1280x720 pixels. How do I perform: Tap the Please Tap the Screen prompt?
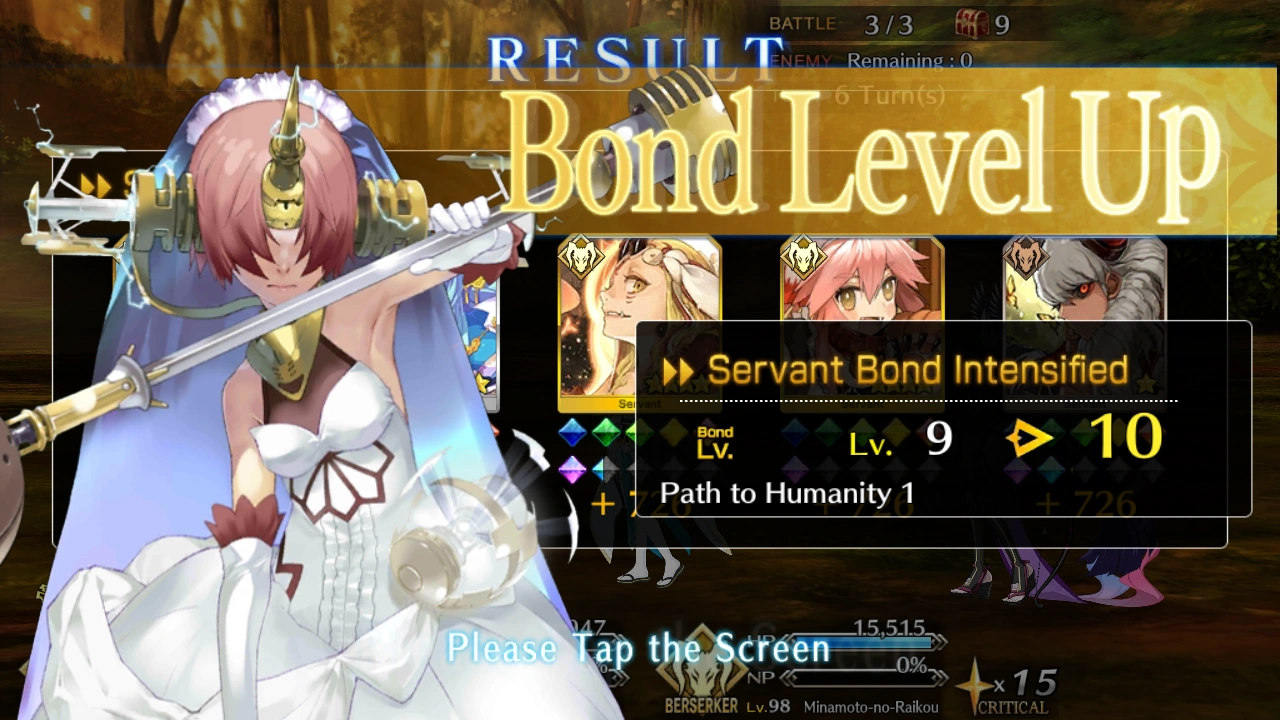[x=639, y=648]
